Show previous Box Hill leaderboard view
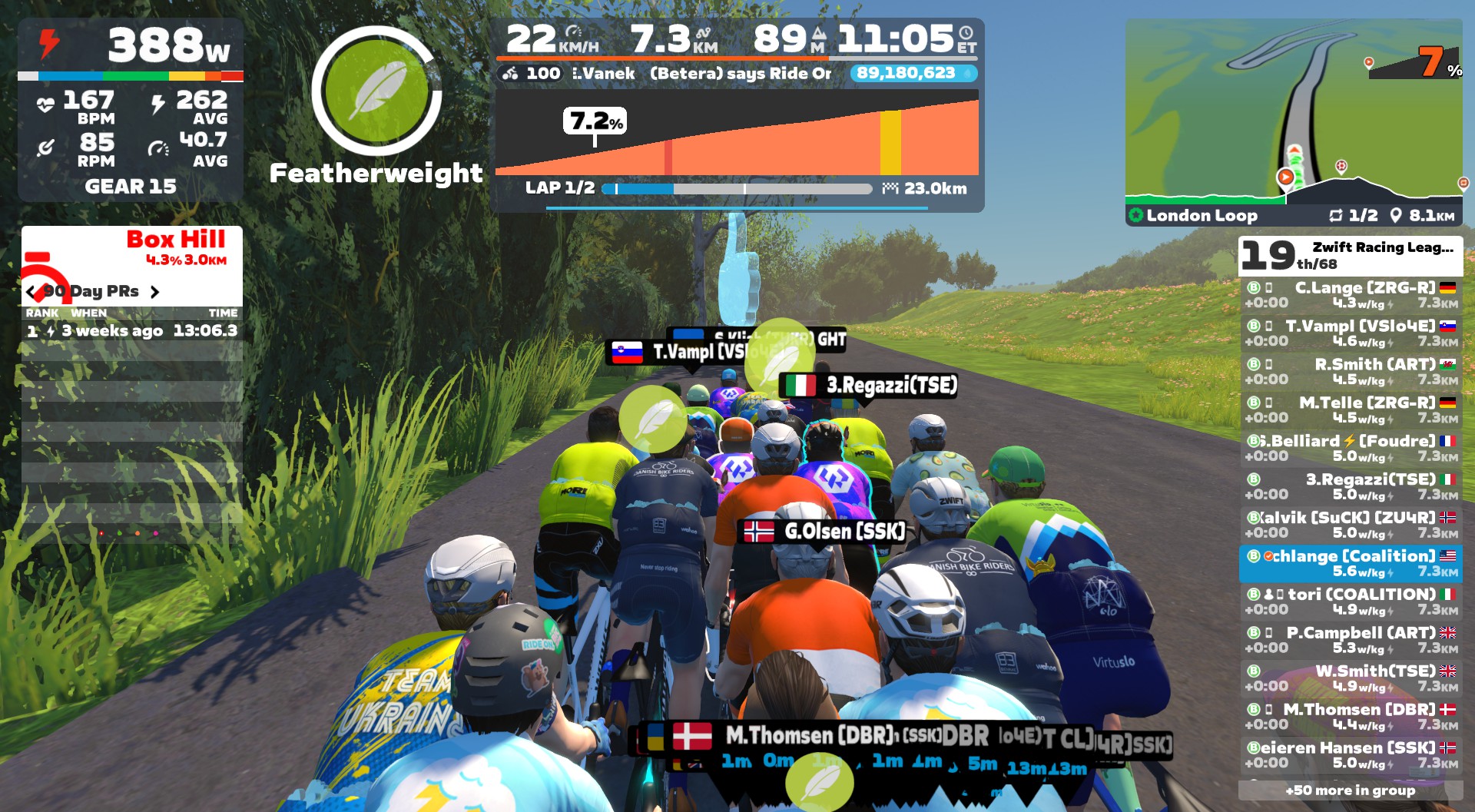 tap(31, 292)
